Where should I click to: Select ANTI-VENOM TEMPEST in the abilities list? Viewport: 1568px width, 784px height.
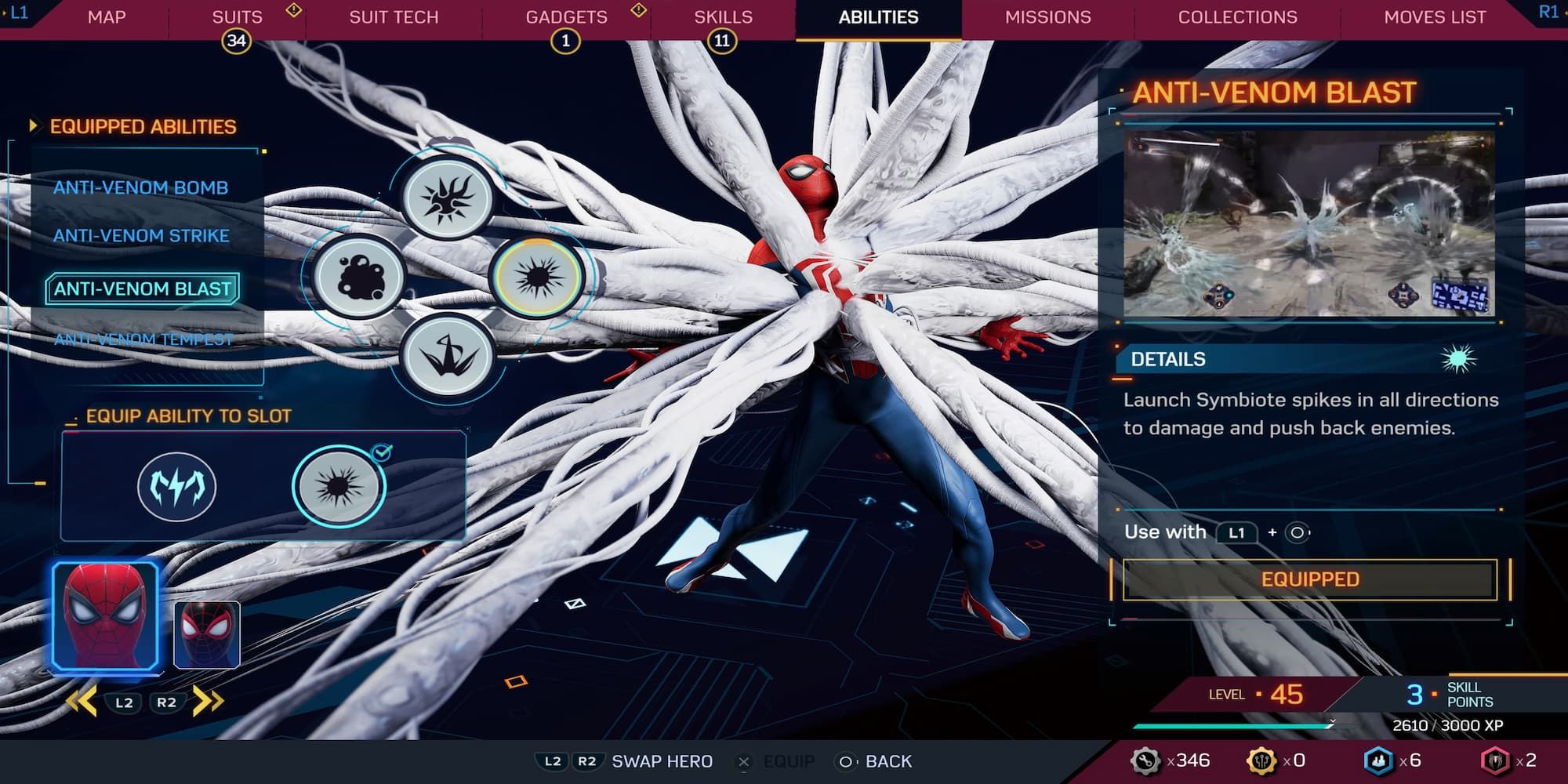pyautogui.click(x=144, y=339)
